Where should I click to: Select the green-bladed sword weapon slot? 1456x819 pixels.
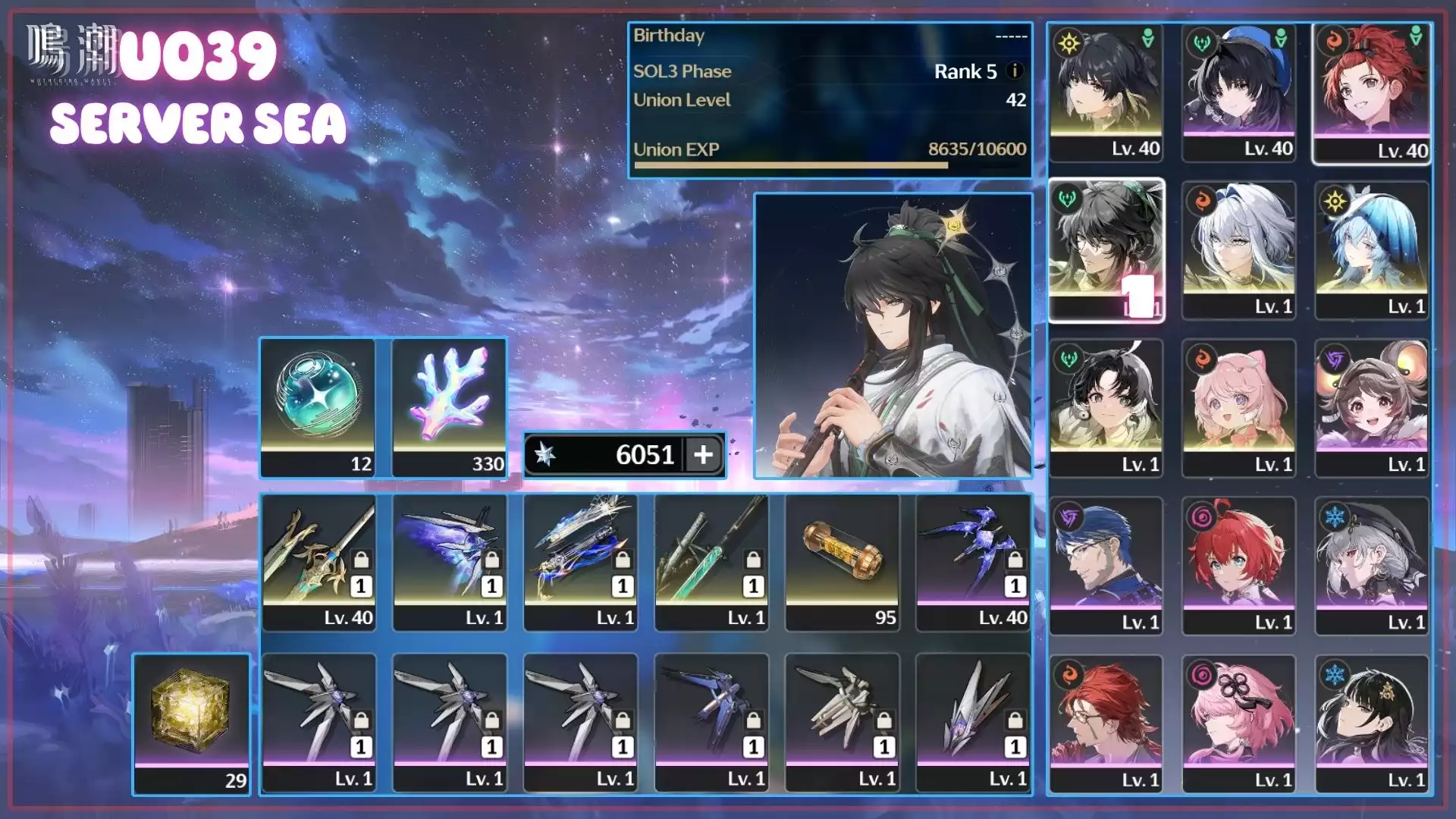point(711,562)
